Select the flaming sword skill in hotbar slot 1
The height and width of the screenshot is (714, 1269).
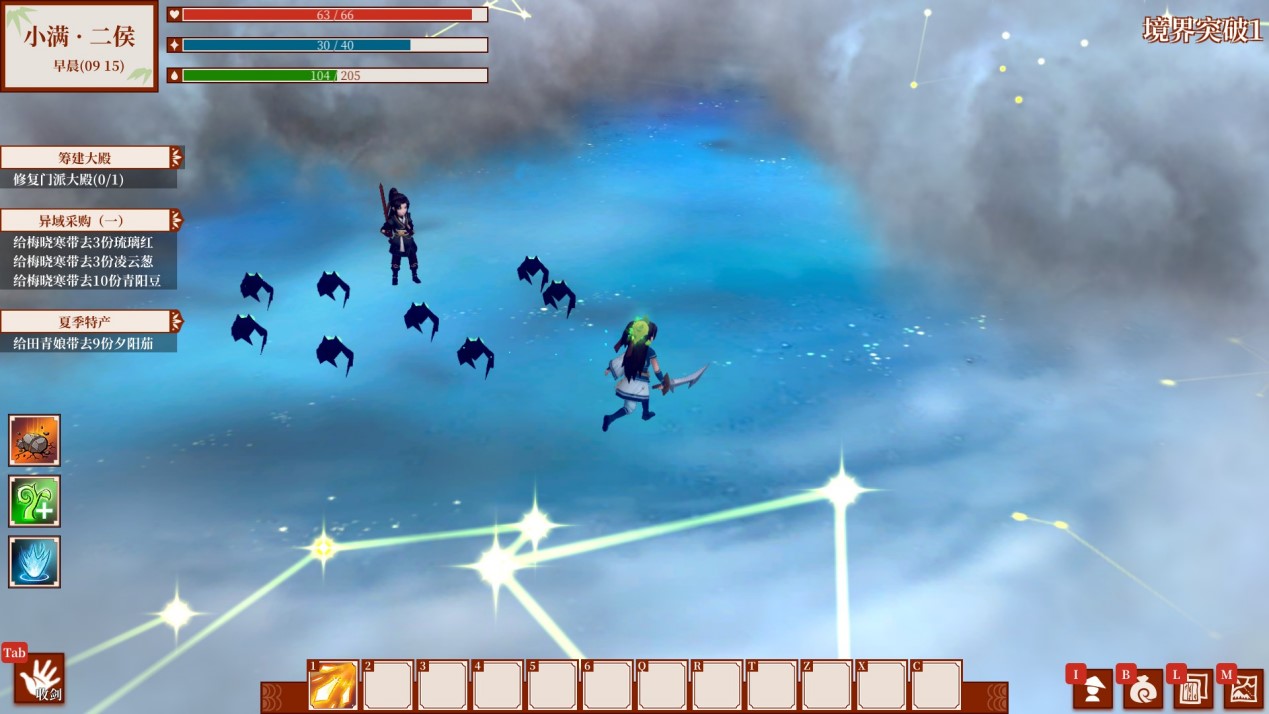click(x=333, y=686)
